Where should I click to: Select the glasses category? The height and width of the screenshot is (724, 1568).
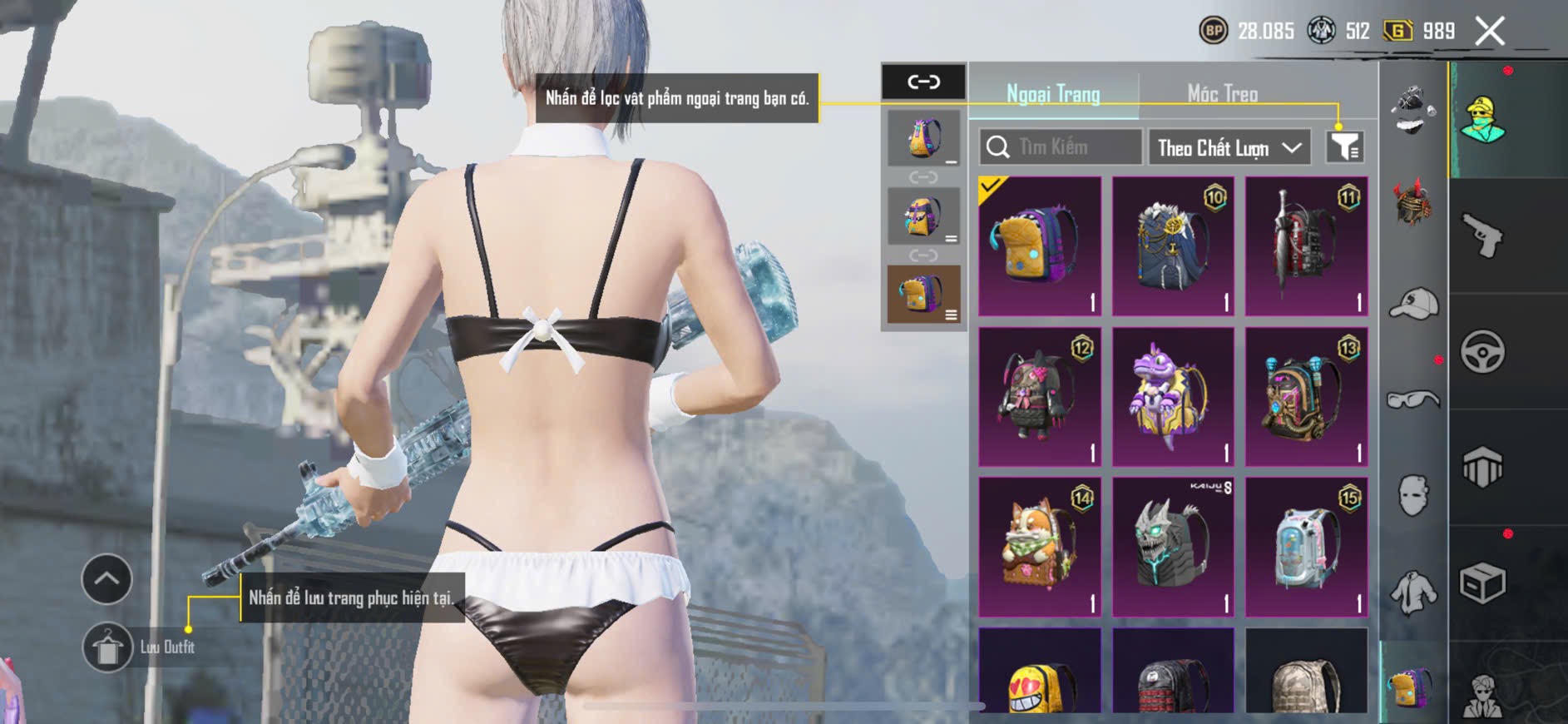(1413, 400)
